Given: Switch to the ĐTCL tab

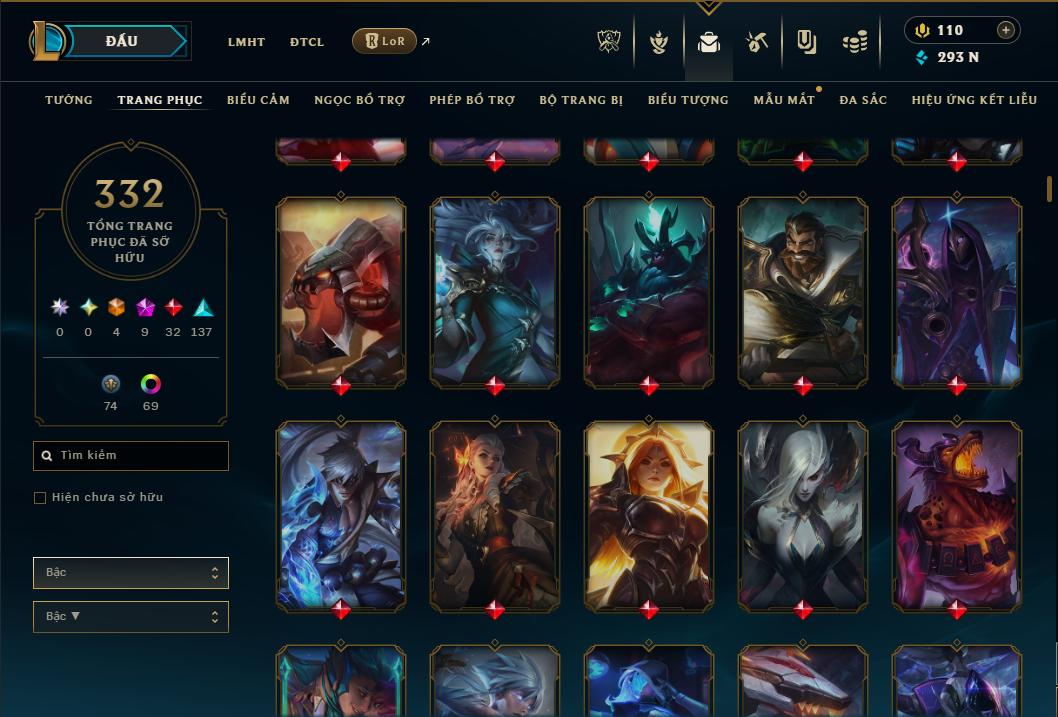Looking at the screenshot, I should click(x=307, y=42).
